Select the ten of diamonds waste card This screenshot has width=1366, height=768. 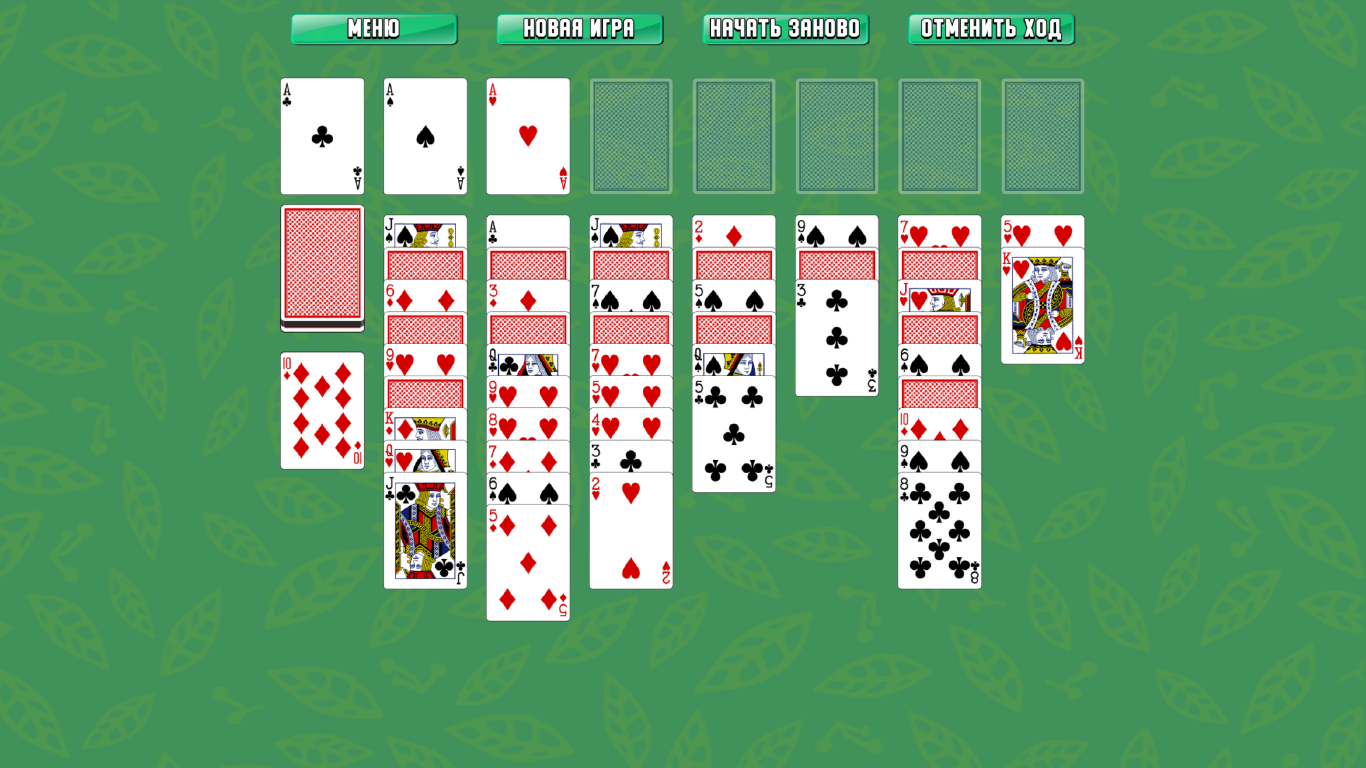(x=322, y=410)
